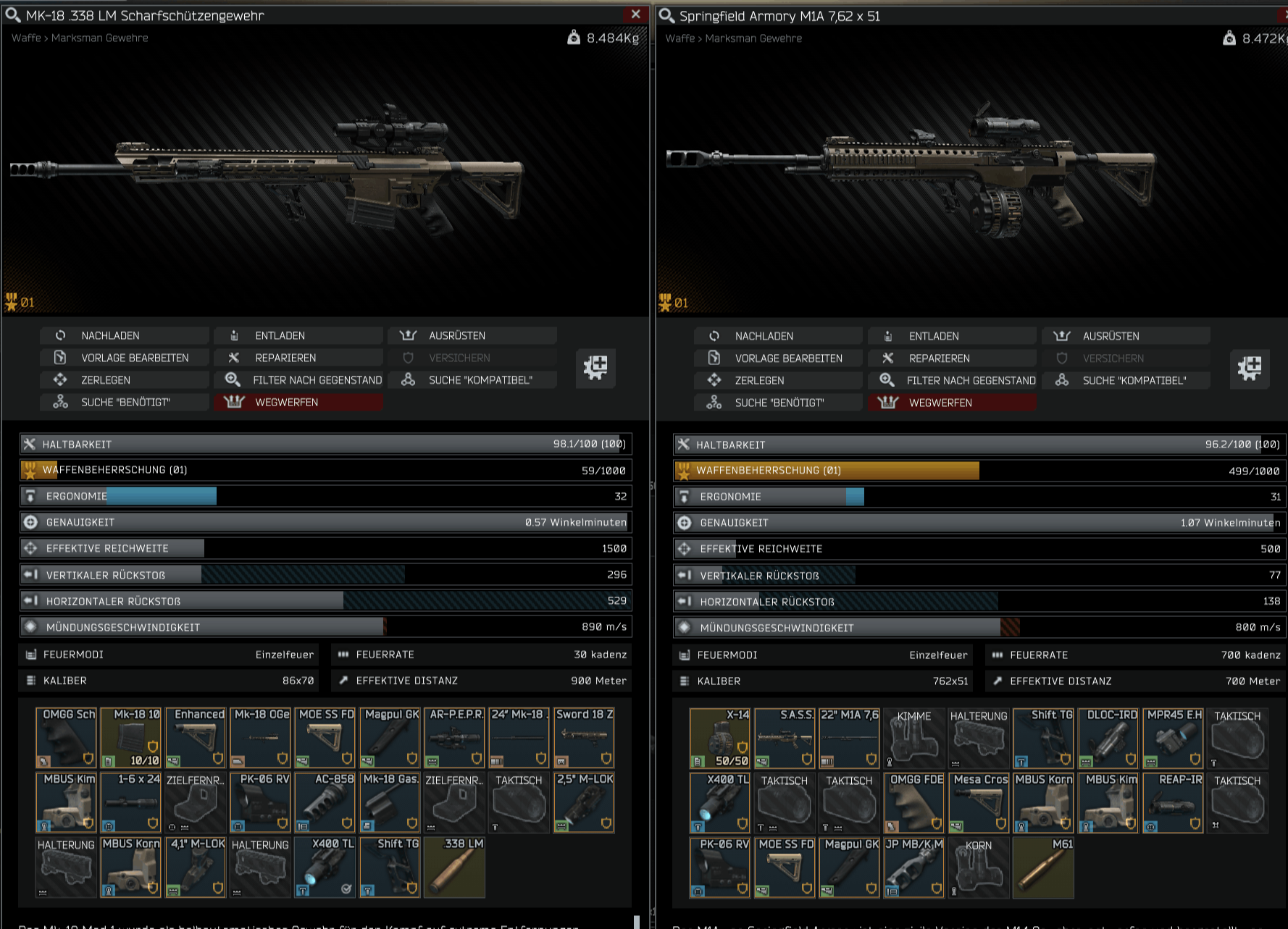This screenshot has width=1288, height=929.
Task: Click the AR-P.E.P.R. mount part
Action: pyautogui.click(x=455, y=738)
